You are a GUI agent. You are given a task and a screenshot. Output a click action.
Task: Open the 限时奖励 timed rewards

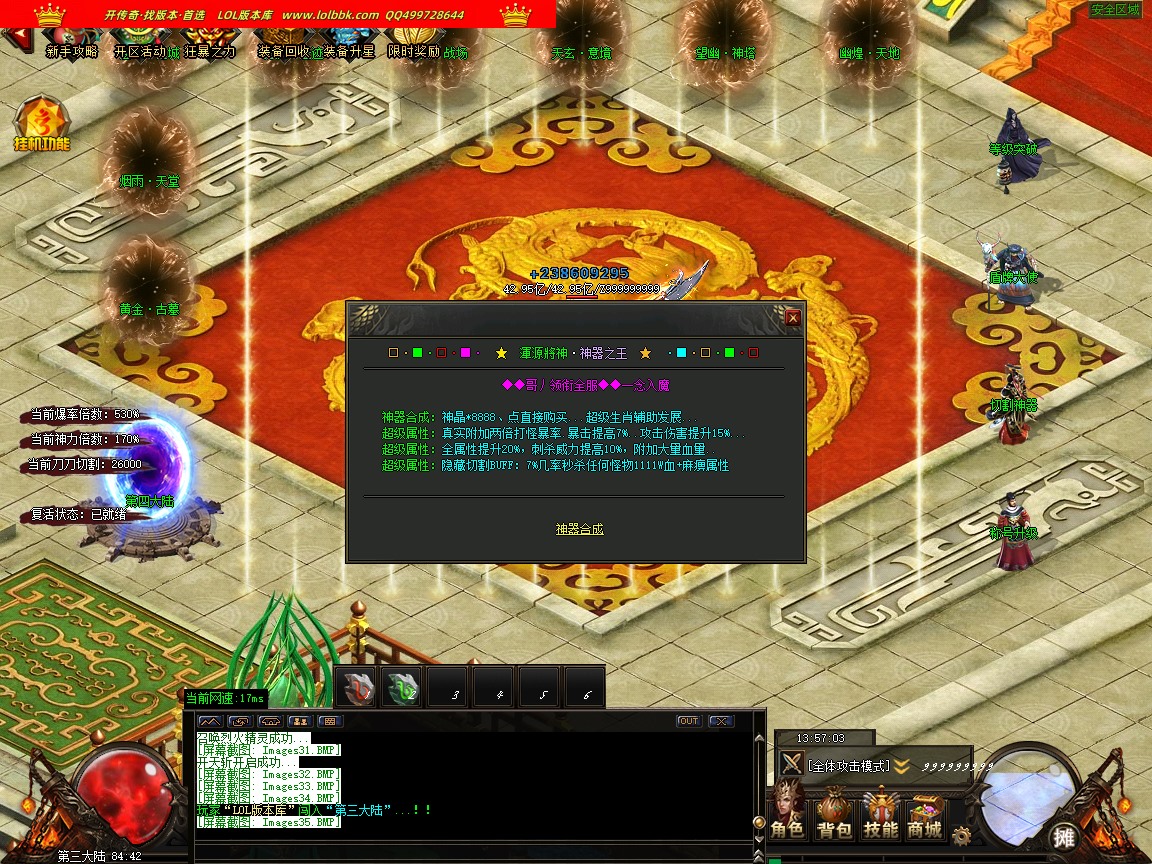414,52
